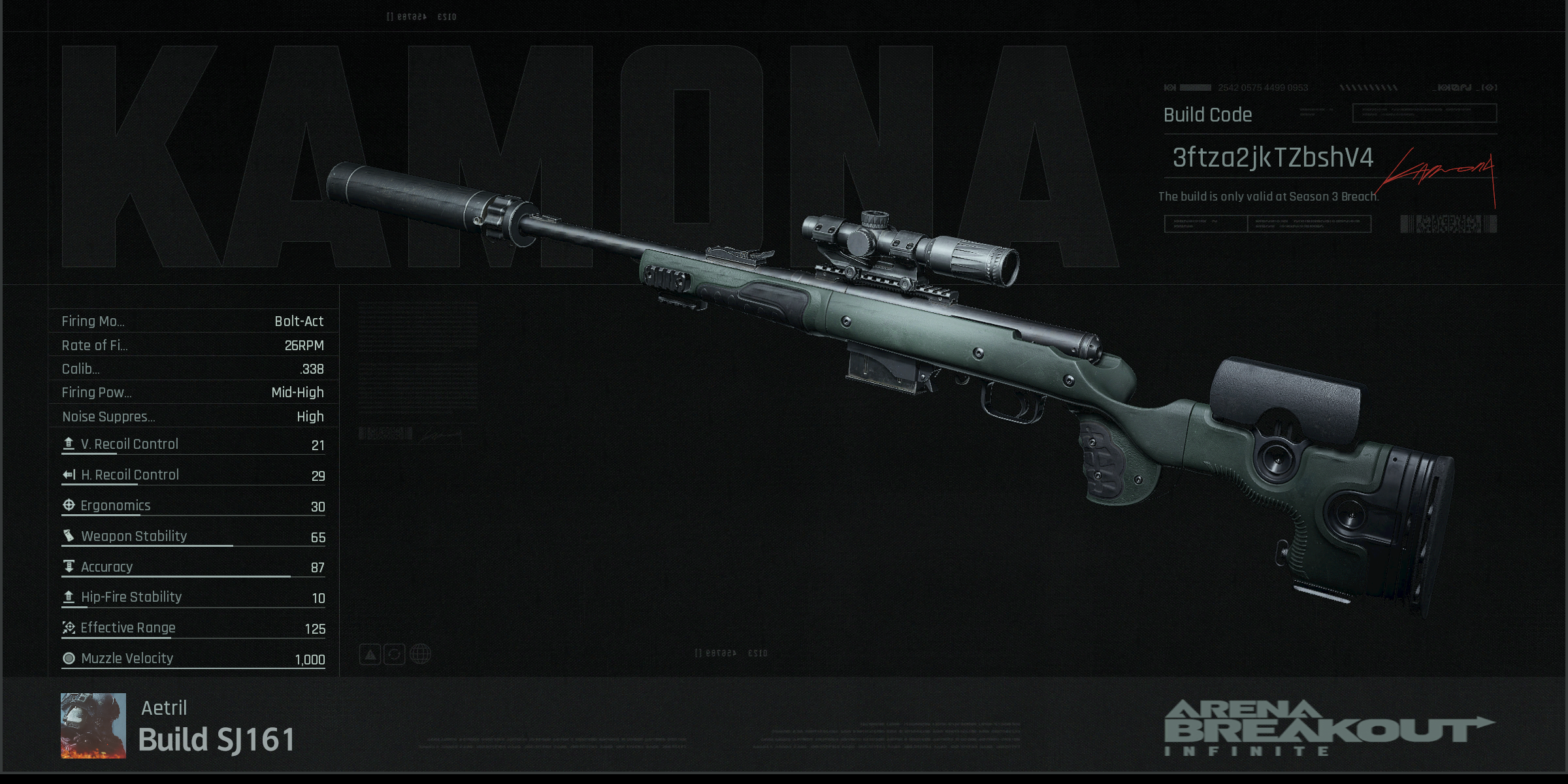Select the build code 3ftza2jkTZbshV4
This screenshot has height=784, width=1568.
tap(1272, 158)
